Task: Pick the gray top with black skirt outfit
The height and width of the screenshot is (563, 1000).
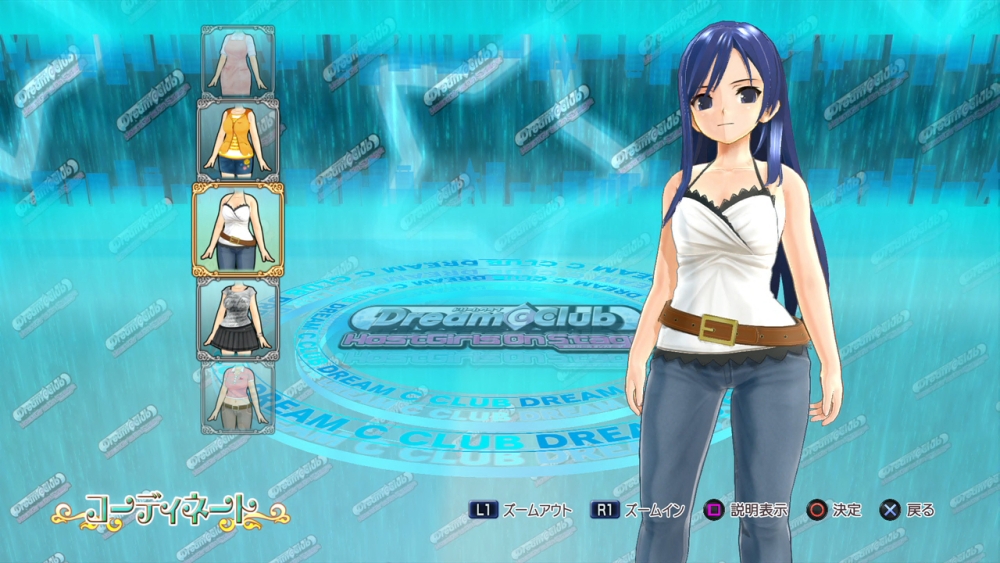Action: click(238, 319)
